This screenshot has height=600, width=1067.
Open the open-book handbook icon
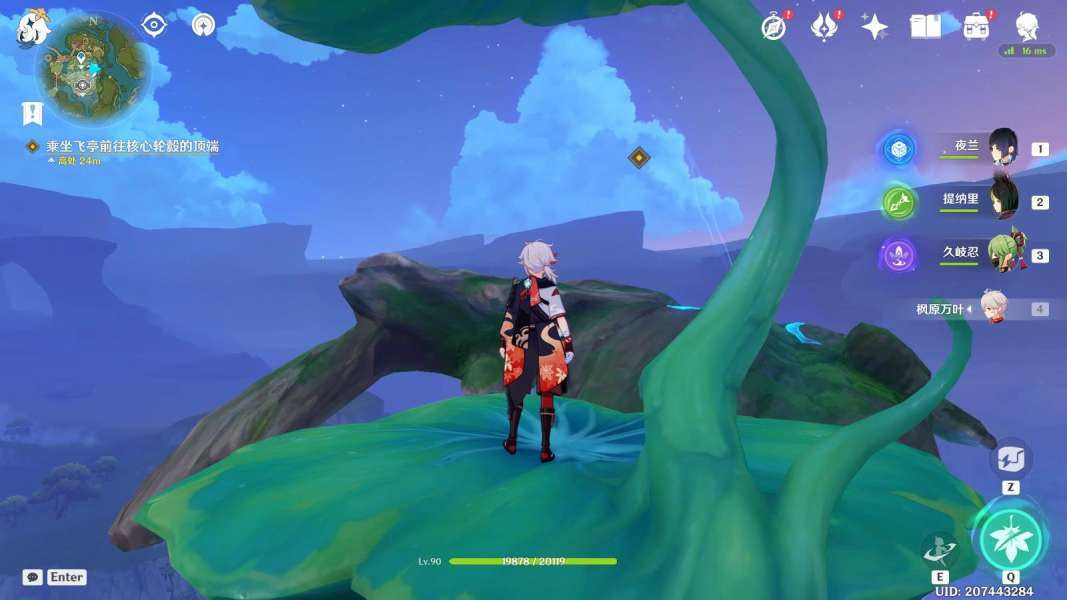click(926, 27)
